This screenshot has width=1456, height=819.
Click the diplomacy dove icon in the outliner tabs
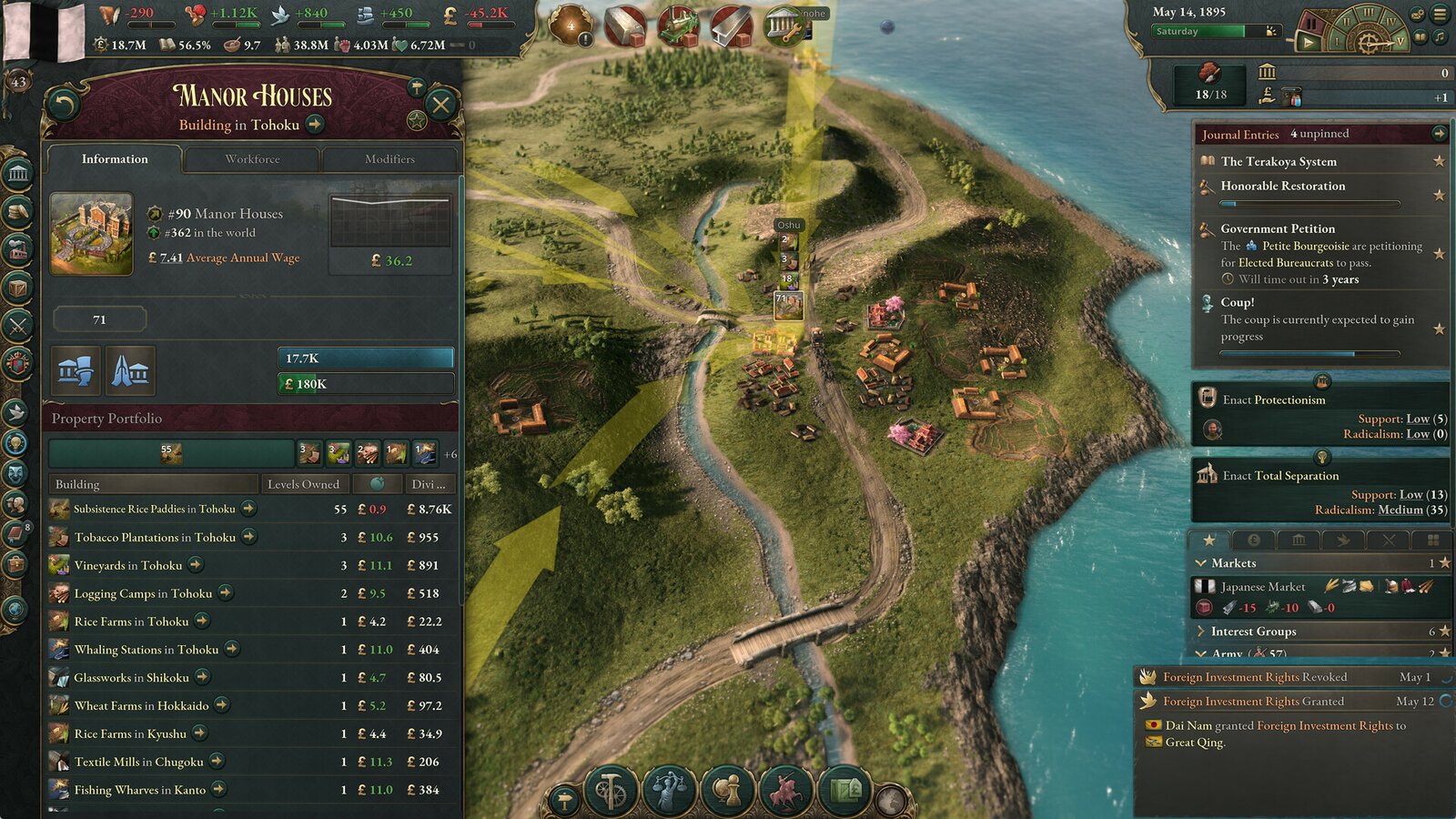(1345, 540)
